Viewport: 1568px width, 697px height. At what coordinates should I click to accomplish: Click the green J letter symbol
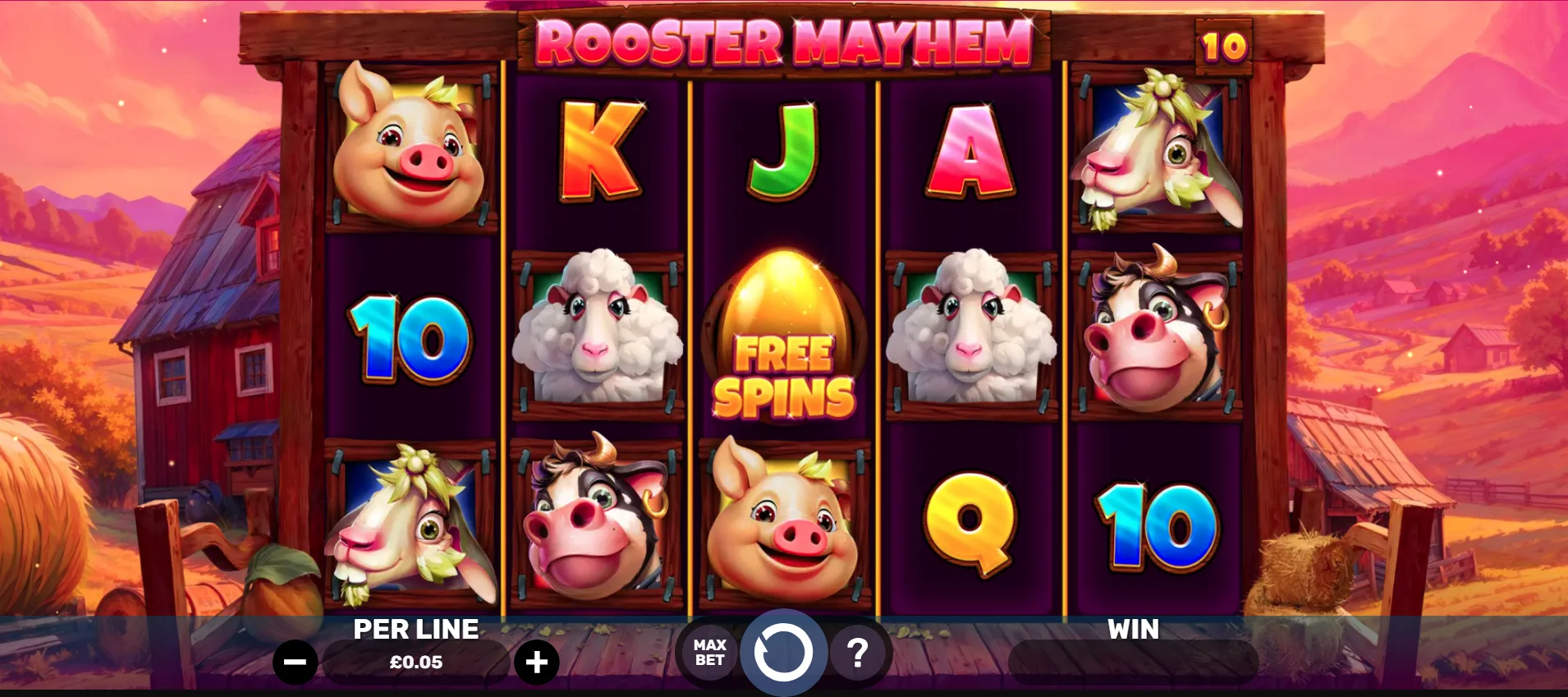tap(780, 148)
